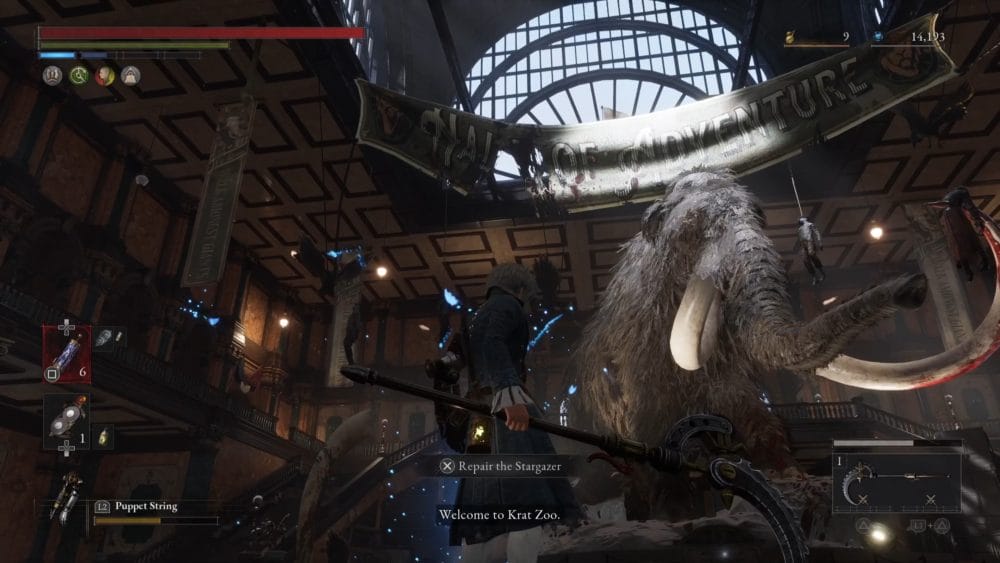Select the small lantern icon beside lower belt
The height and width of the screenshot is (563, 1000).
103,436
